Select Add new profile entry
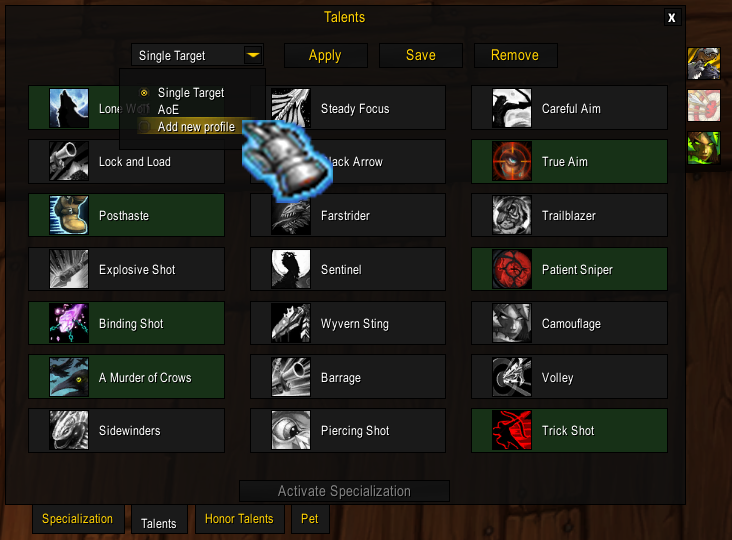 click(196, 127)
